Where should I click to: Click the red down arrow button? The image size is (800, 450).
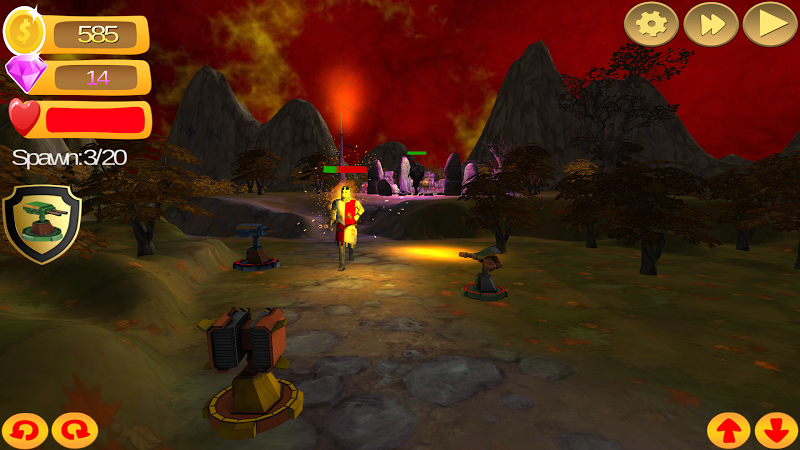click(x=776, y=430)
